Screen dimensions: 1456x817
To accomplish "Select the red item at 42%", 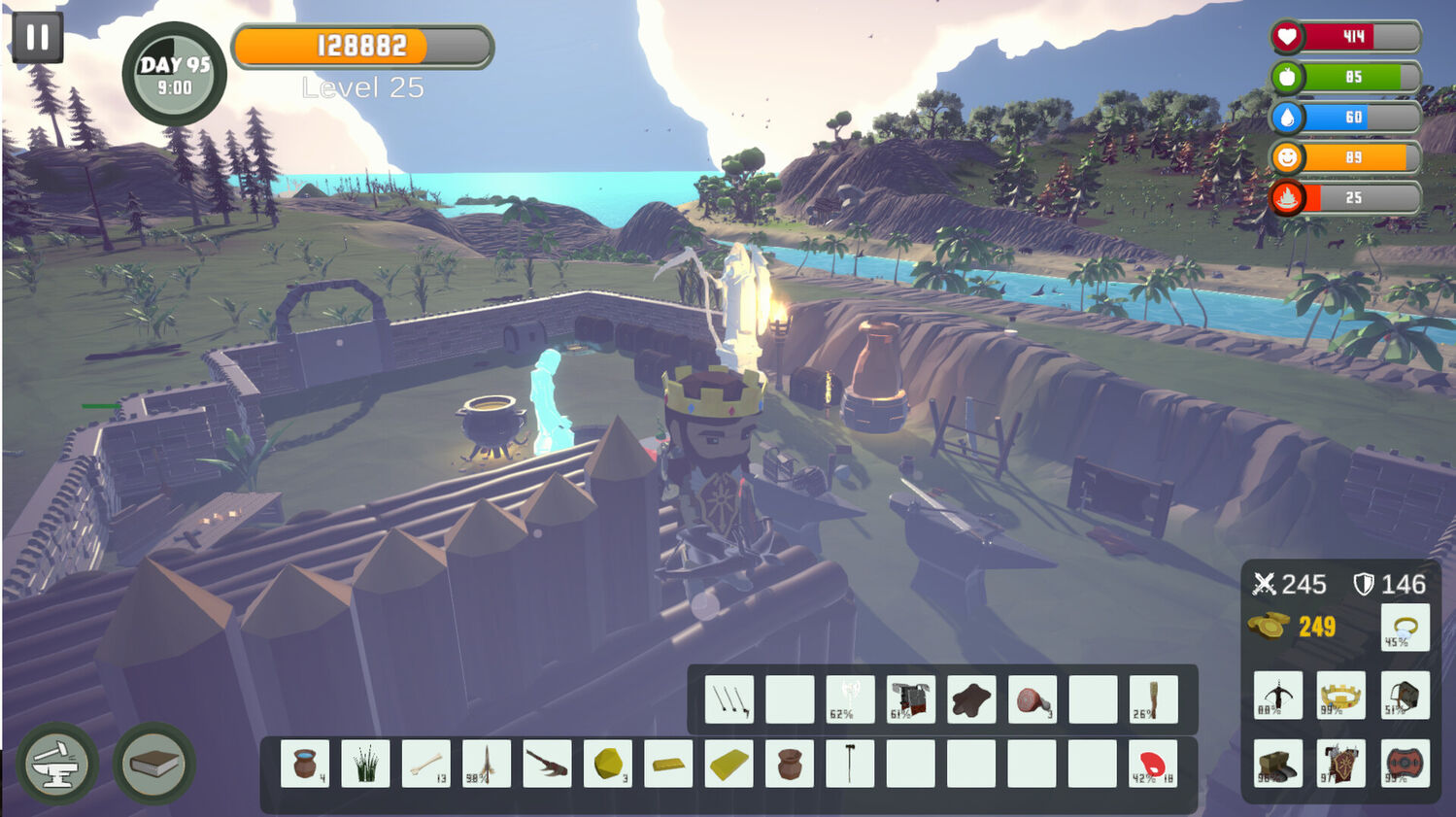I will tap(1153, 764).
